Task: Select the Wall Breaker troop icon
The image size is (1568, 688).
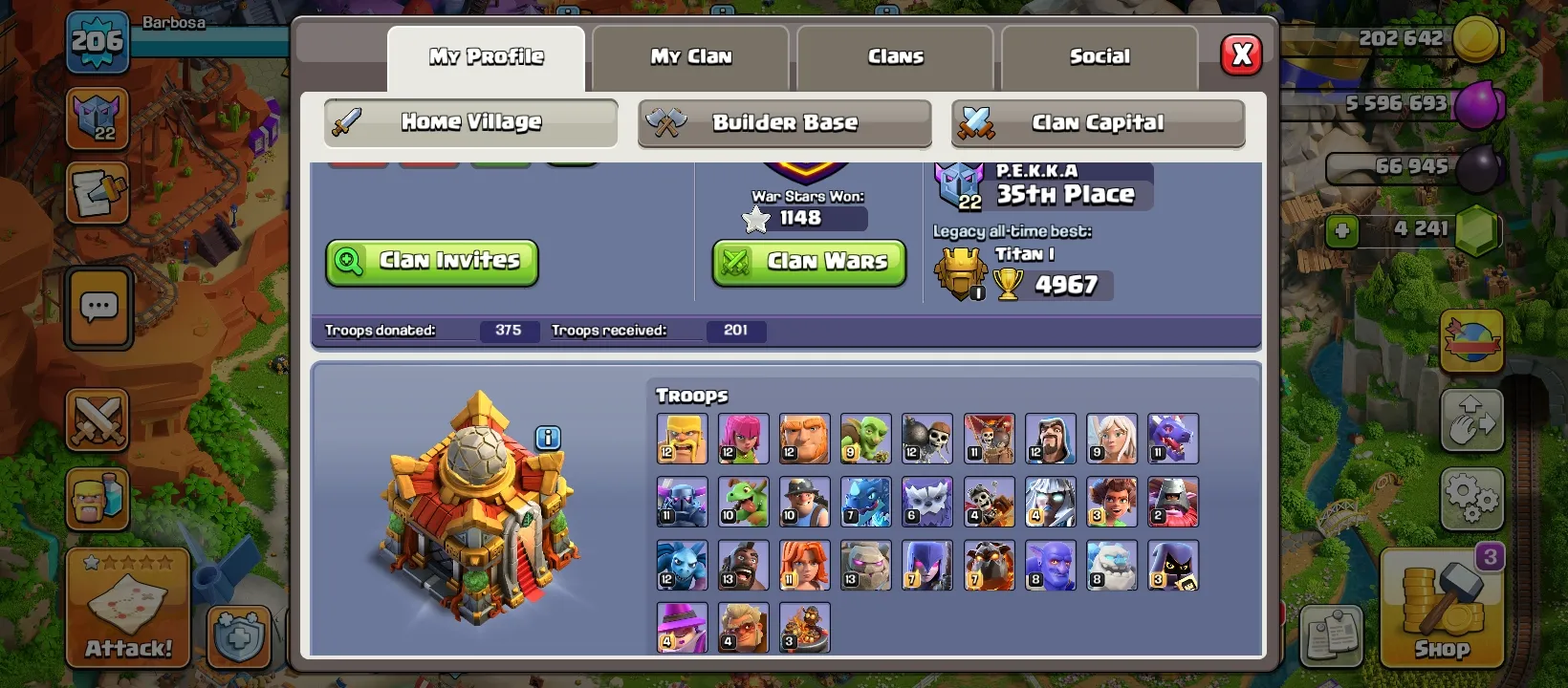Action: tap(926, 439)
